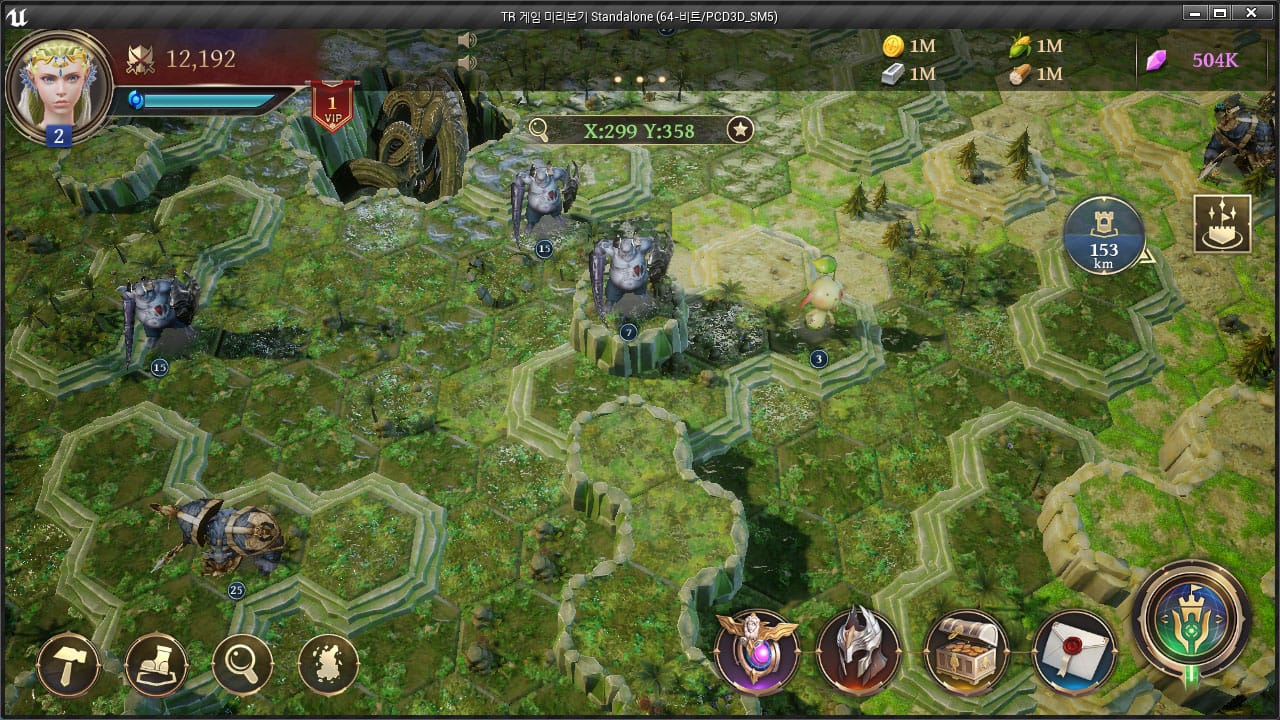Jump to castle 153 km away
This screenshot has width=1280, height=720.
tap(1104, 236)
